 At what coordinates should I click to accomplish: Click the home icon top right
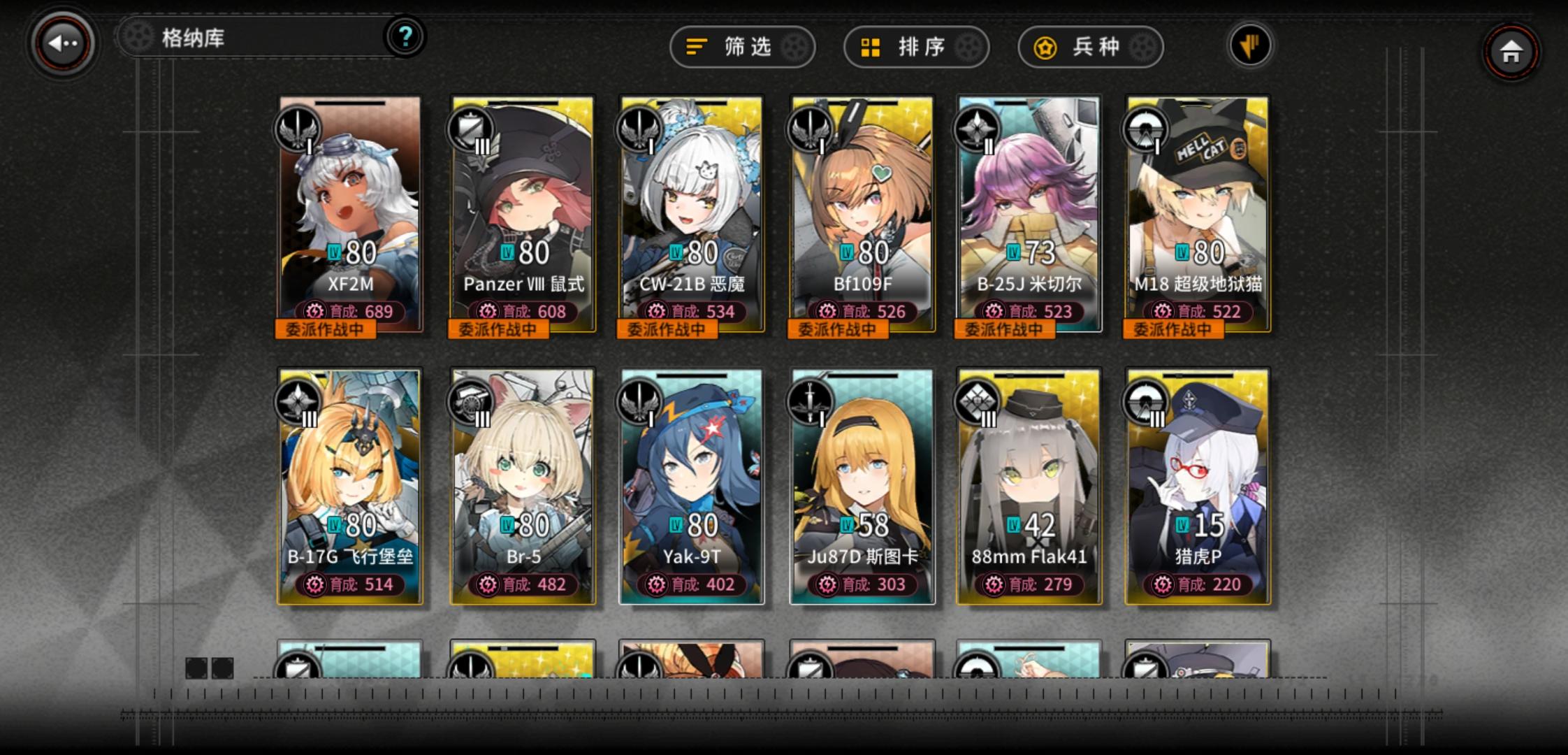tap(1509, 50)
